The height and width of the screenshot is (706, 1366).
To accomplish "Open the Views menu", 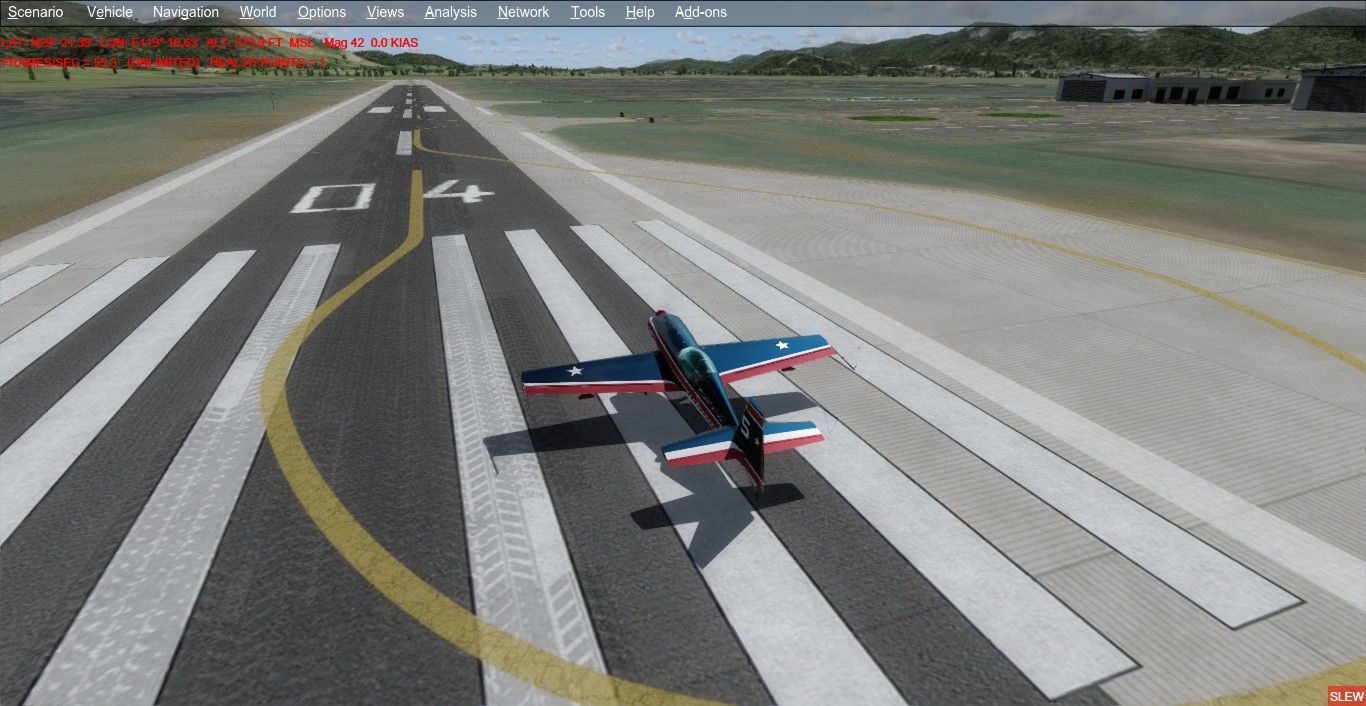I will click(385, 12).
